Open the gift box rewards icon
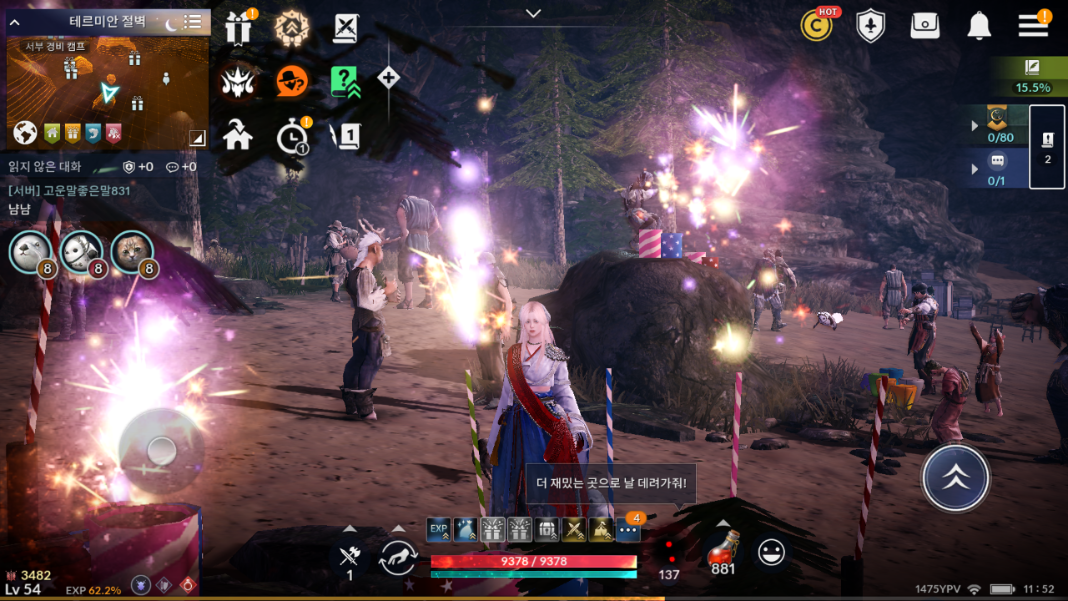 (x=238, y=29)
